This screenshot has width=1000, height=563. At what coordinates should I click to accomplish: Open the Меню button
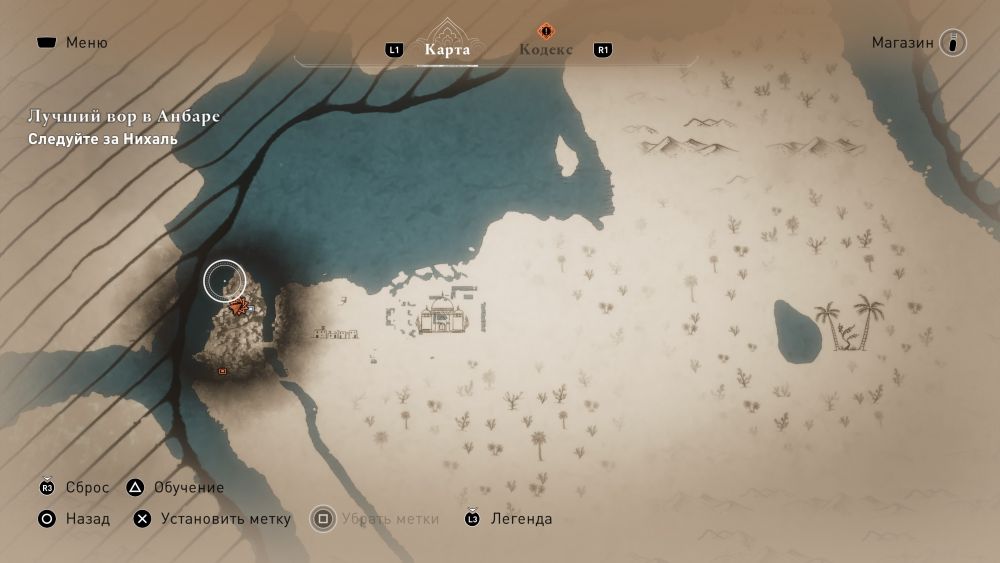click(x=72, y=43)
